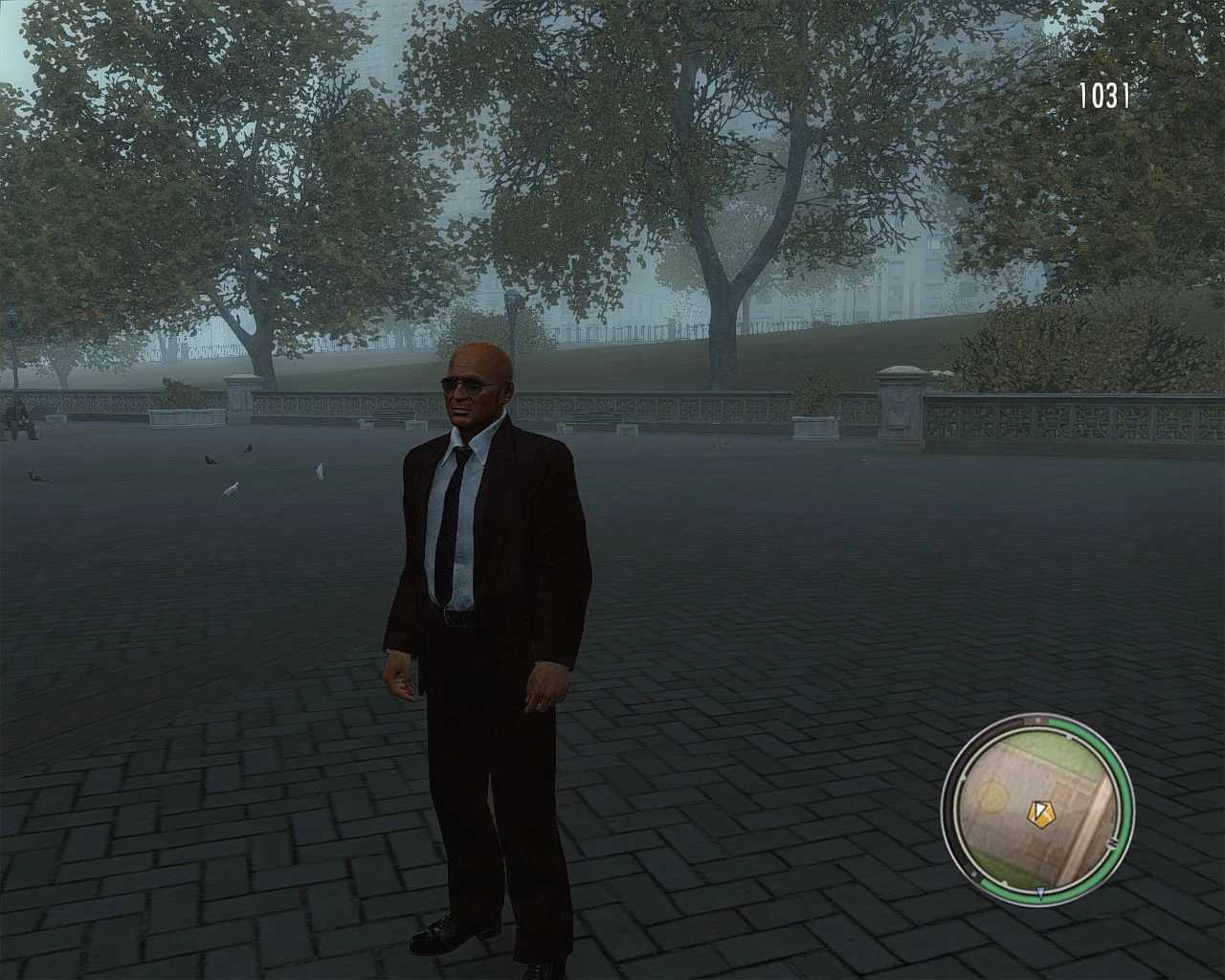Click the small triangle at the minimap's top edge
This screenshot has height=980, width=1225.
[x=1067, y=737]
